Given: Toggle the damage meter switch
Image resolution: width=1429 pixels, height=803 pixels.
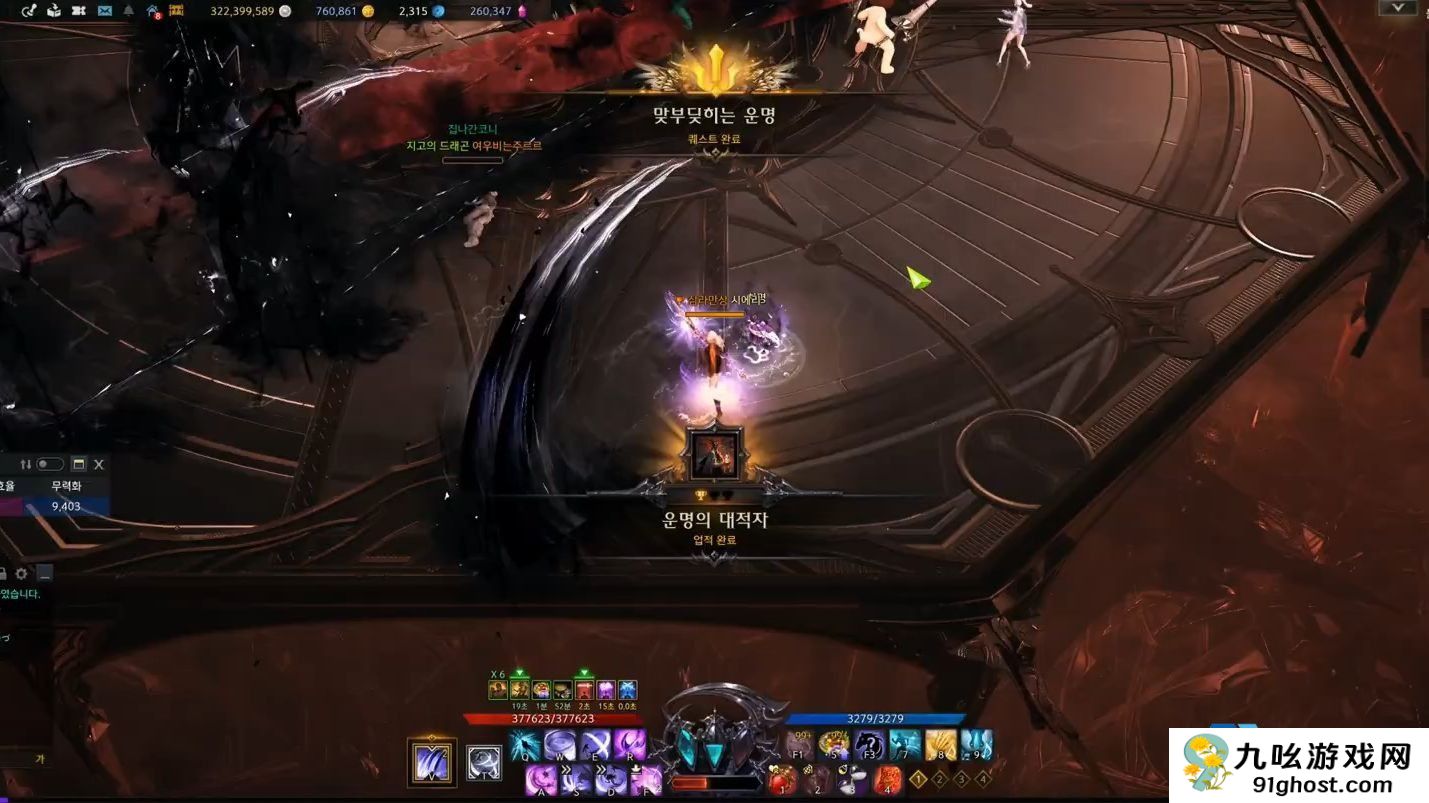Looking at the screenshot, I should (x=50, y=464).
